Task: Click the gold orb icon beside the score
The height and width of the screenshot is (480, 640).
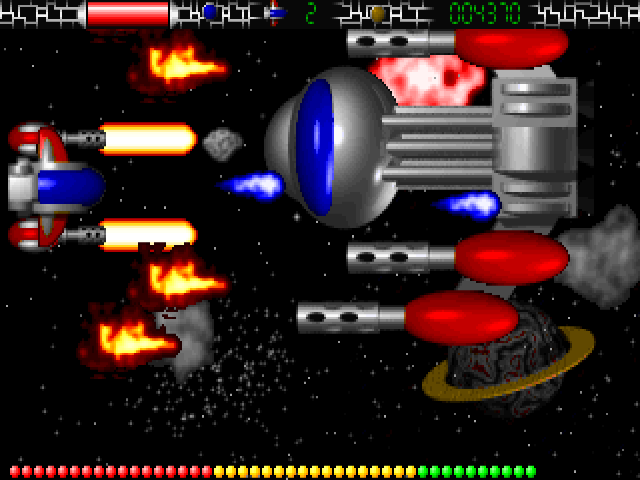Action: pos(377,14)
